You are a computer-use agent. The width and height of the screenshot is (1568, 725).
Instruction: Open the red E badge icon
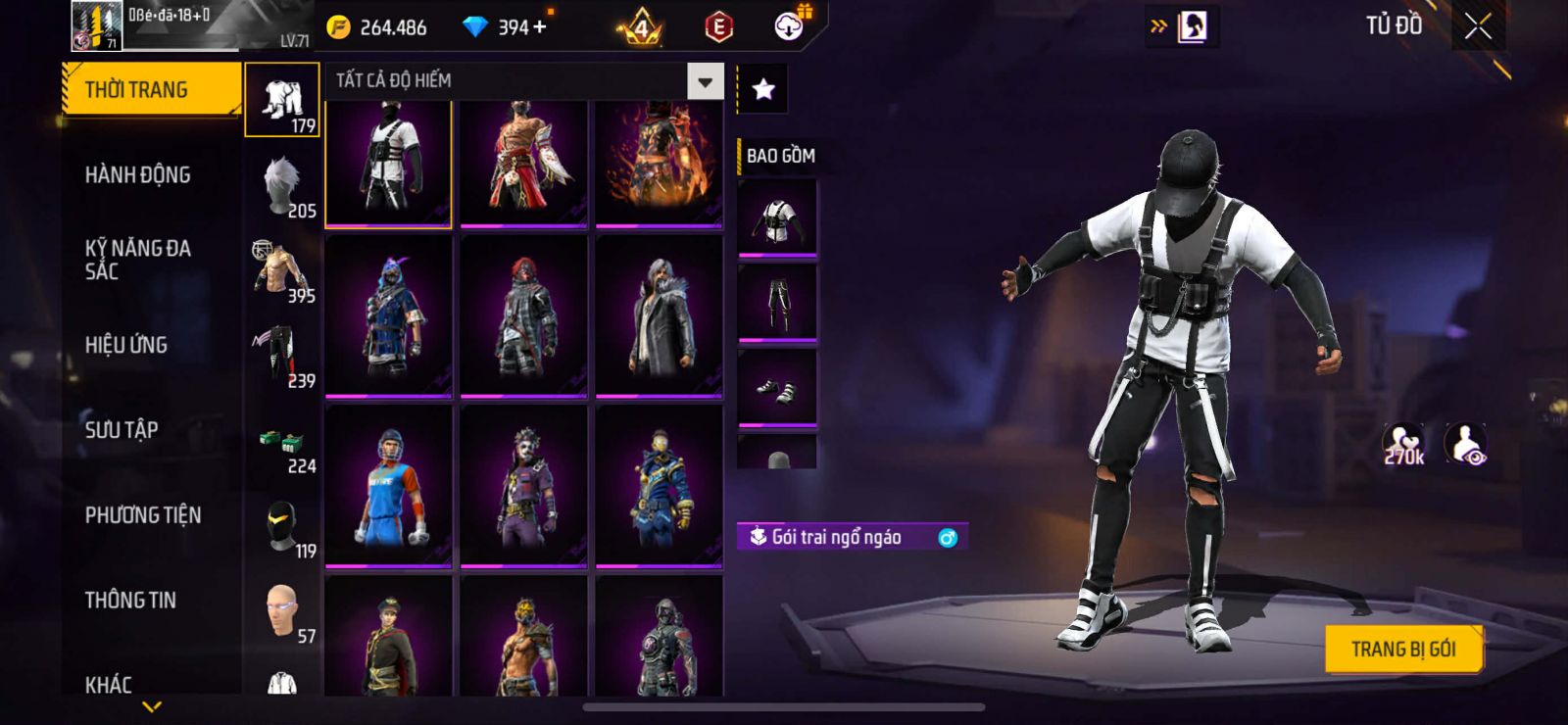[718, 27]
